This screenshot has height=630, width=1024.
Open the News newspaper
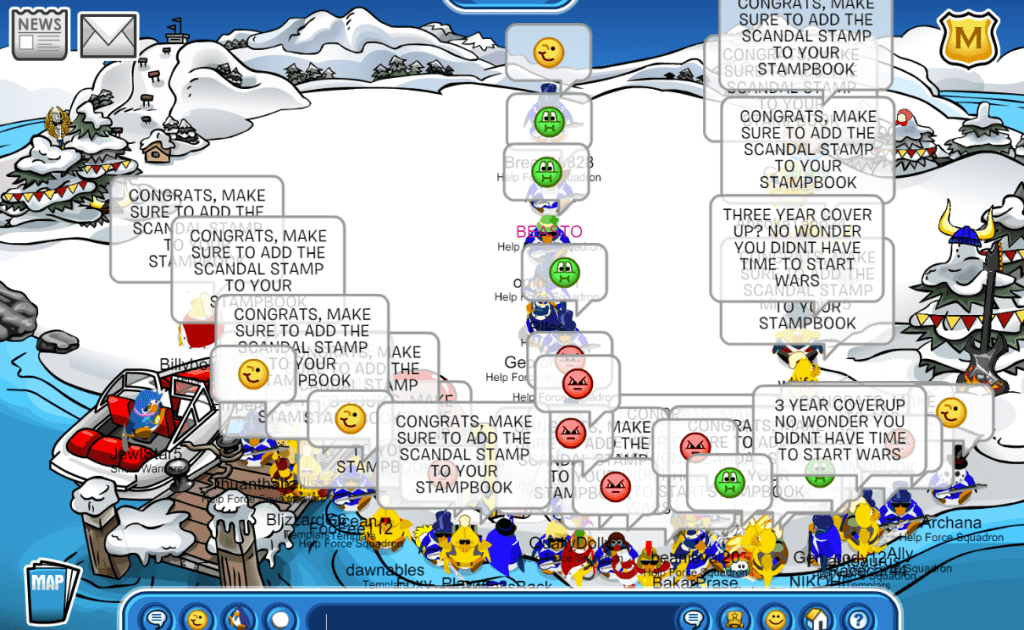coord(39,33)
